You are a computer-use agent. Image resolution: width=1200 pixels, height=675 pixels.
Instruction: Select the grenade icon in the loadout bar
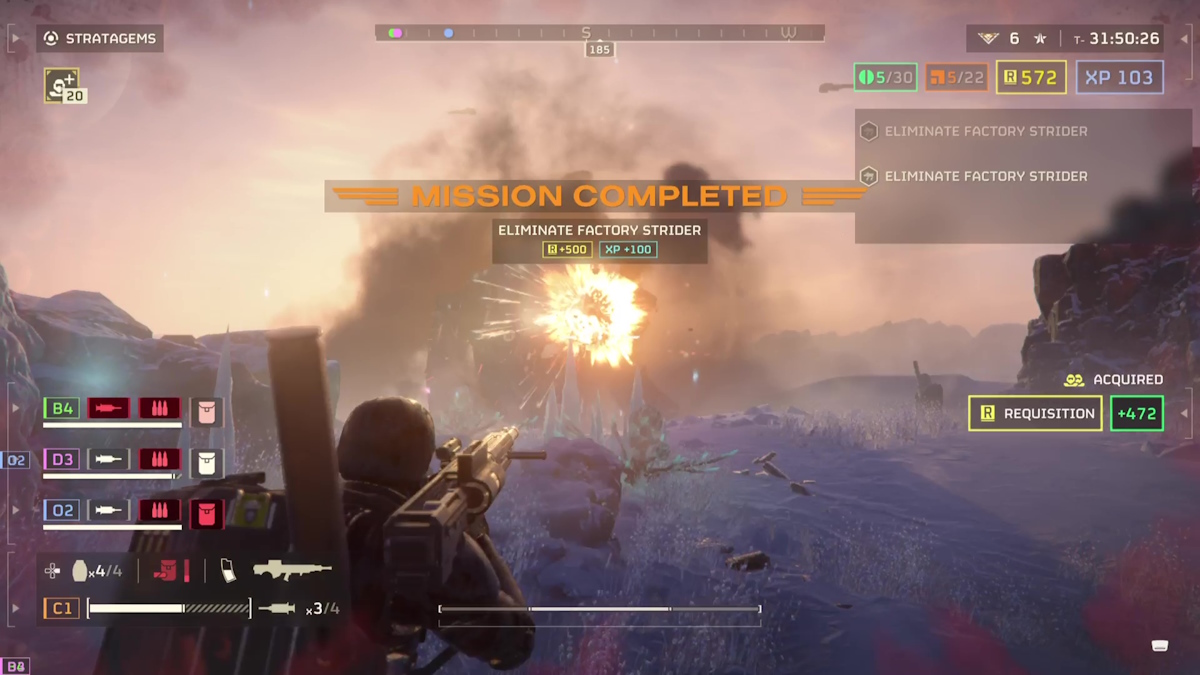click(x=81, y=571)
